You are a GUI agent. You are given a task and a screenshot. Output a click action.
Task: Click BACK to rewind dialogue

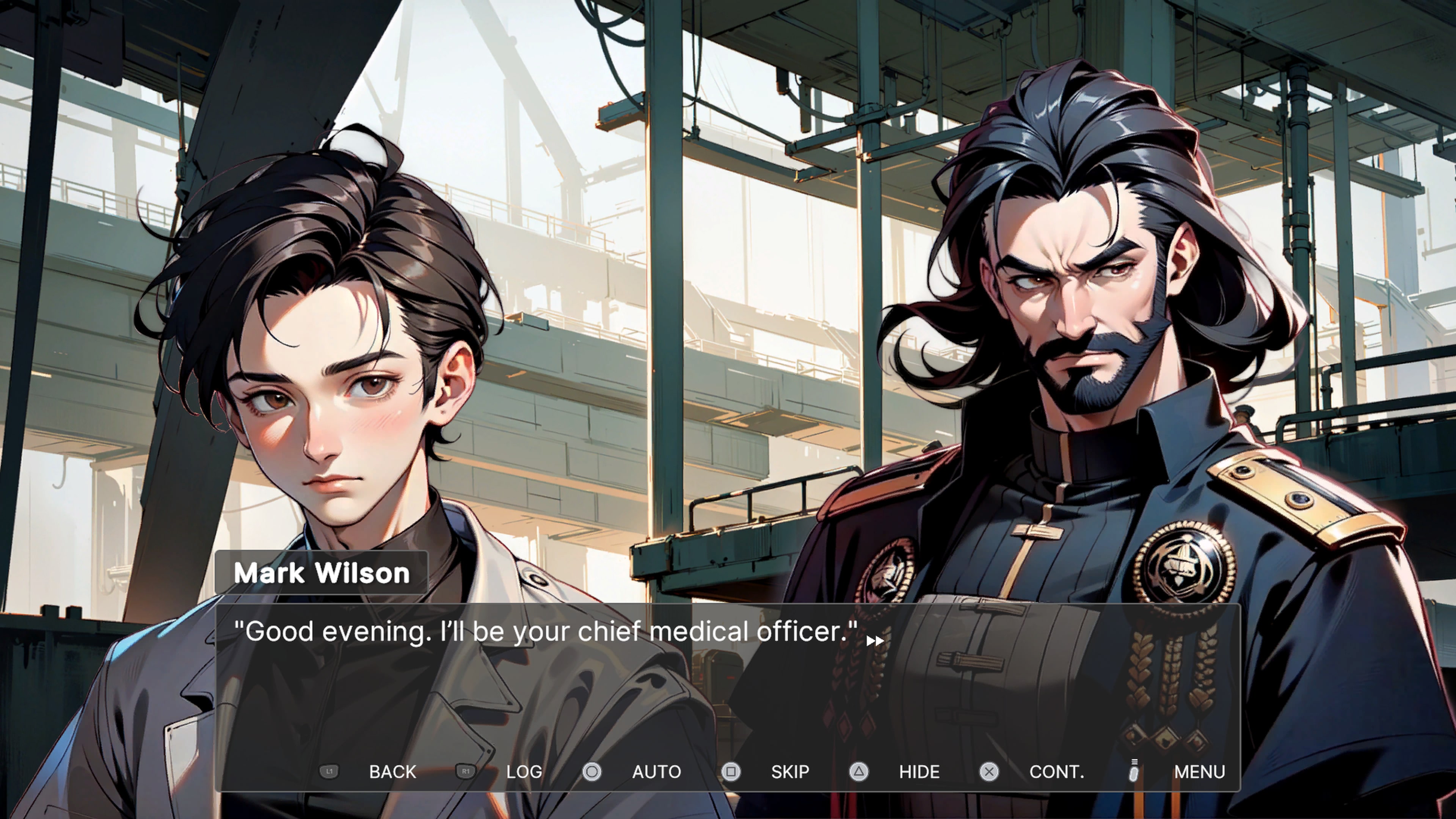coord(393,772)
